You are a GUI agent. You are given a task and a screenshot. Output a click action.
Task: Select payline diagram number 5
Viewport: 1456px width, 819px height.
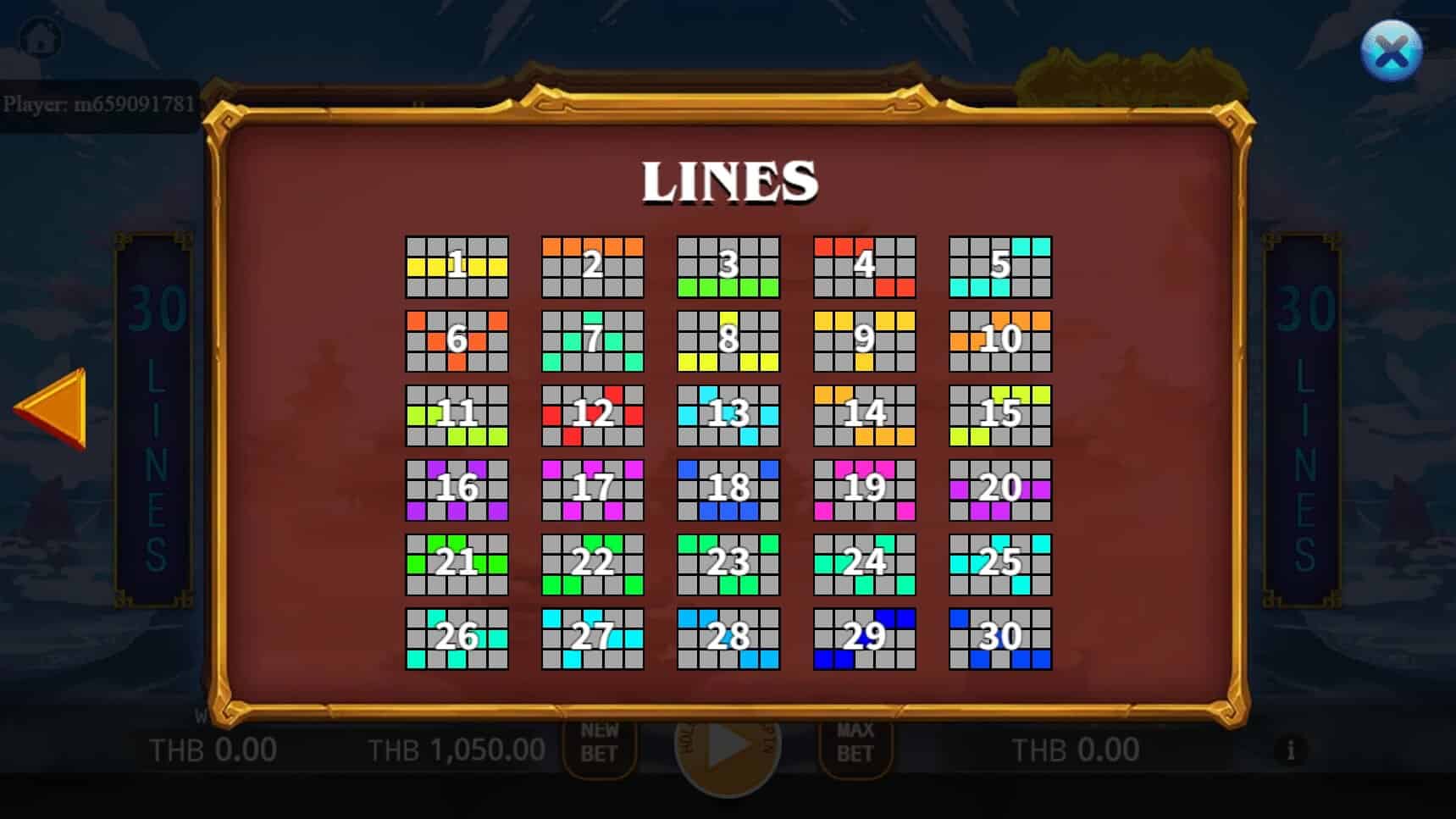pos(1001,267)
